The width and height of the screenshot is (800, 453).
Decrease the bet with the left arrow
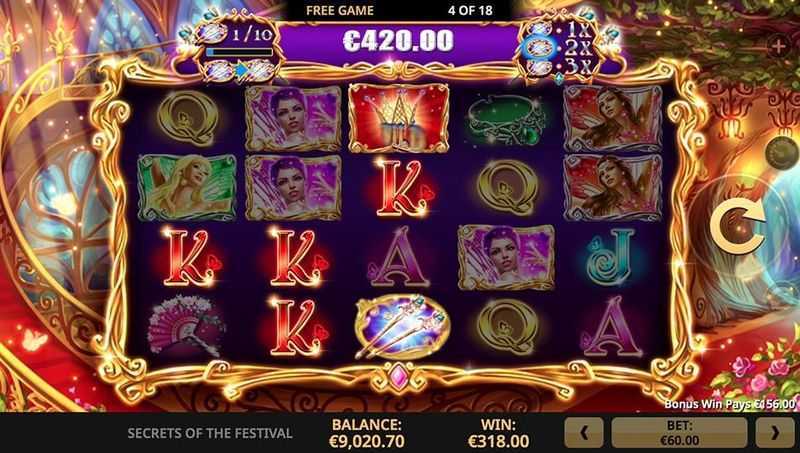(586, 432)
